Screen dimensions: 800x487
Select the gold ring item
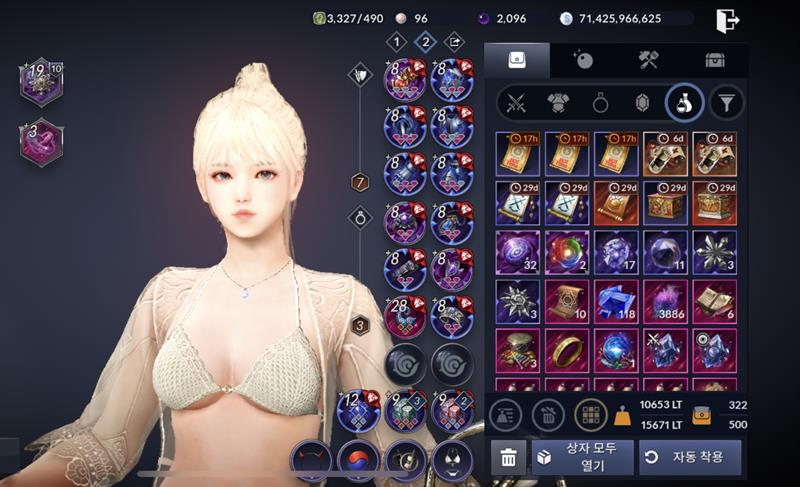[567, 350]
